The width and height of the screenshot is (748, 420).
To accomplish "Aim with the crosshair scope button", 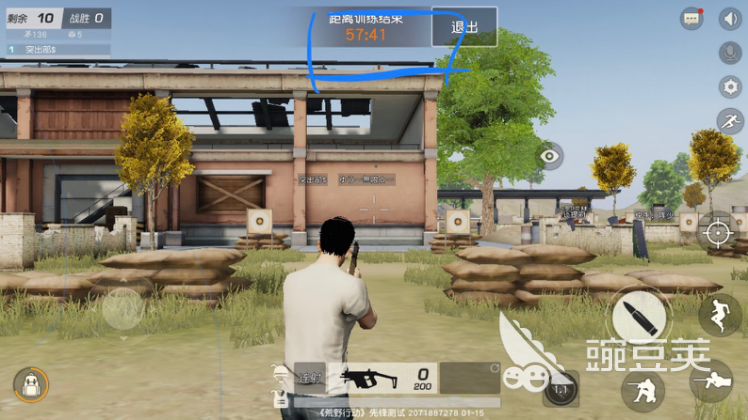I will [716, 232].
